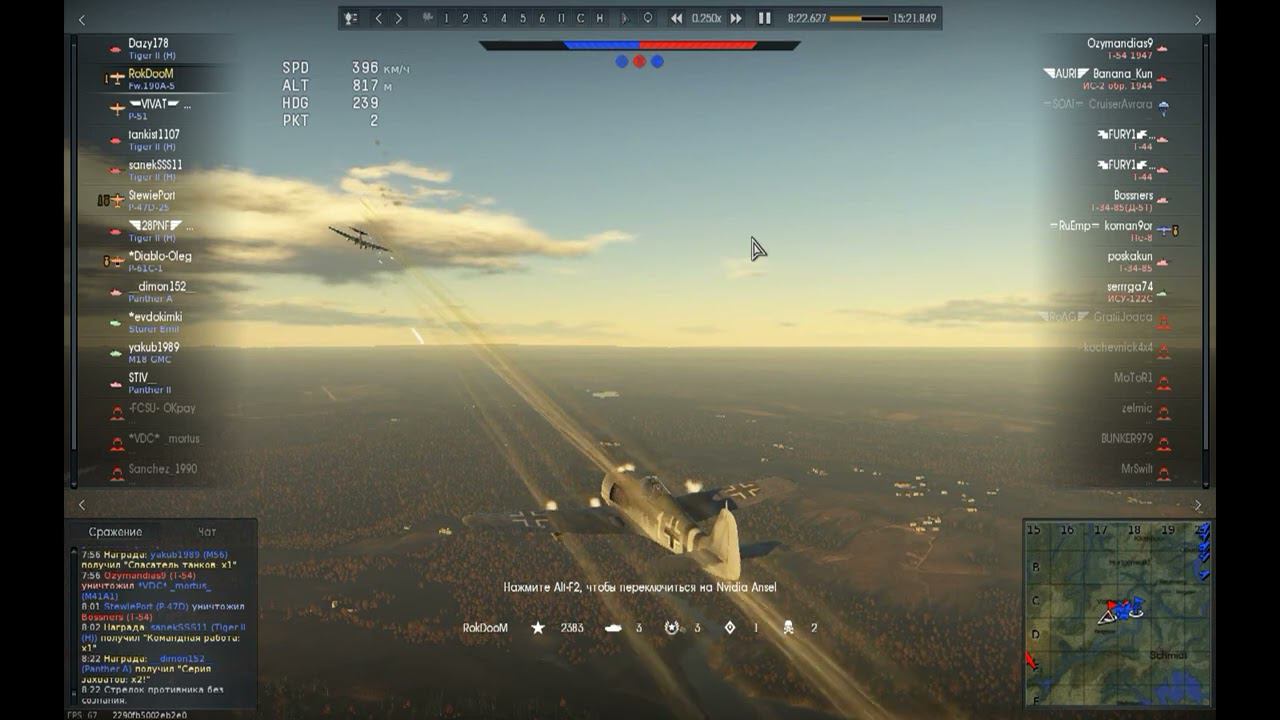Spectate player Dazy178 in the left list
The image size is (1280, 720).
148,44
